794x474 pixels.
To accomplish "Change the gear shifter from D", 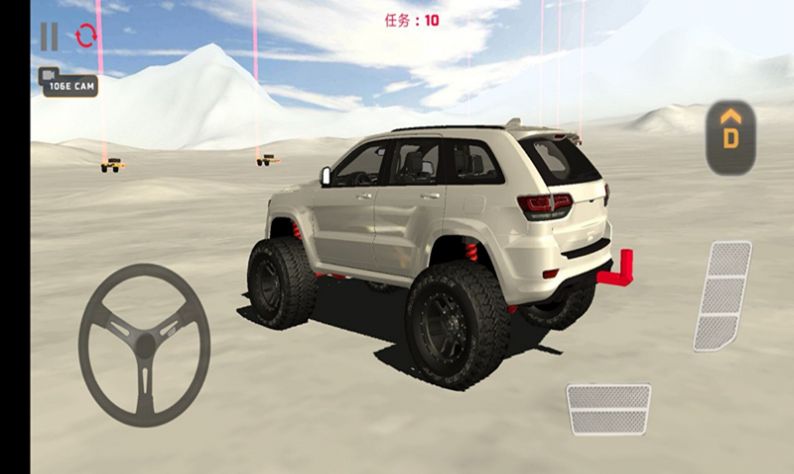I will (730, 137).
